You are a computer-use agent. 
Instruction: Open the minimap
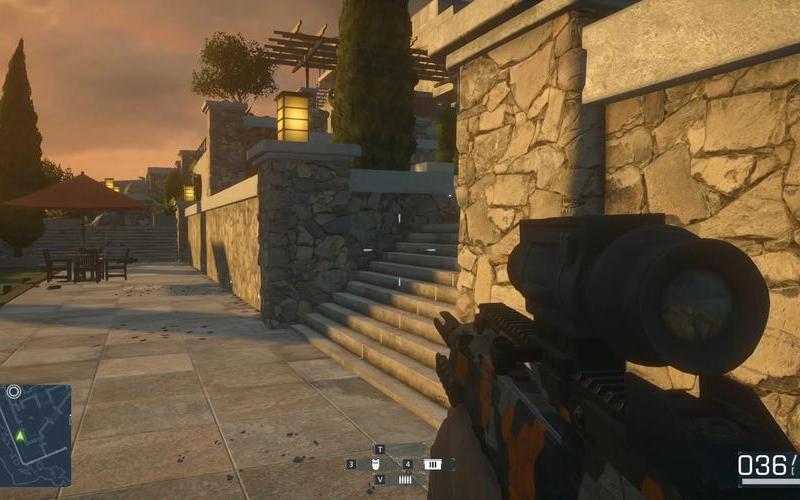[36, 435]
